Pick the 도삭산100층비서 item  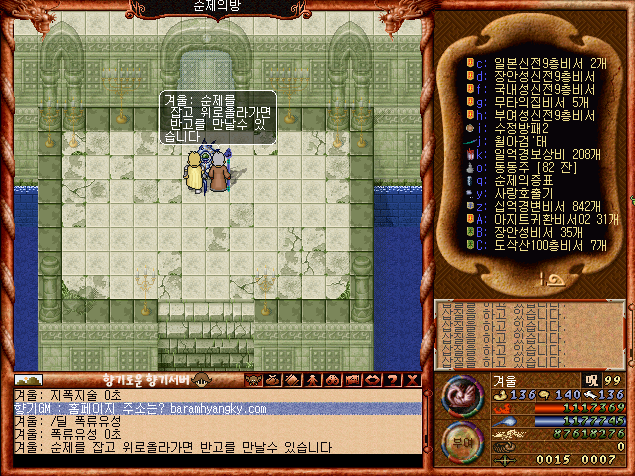(x=535, y=245)
